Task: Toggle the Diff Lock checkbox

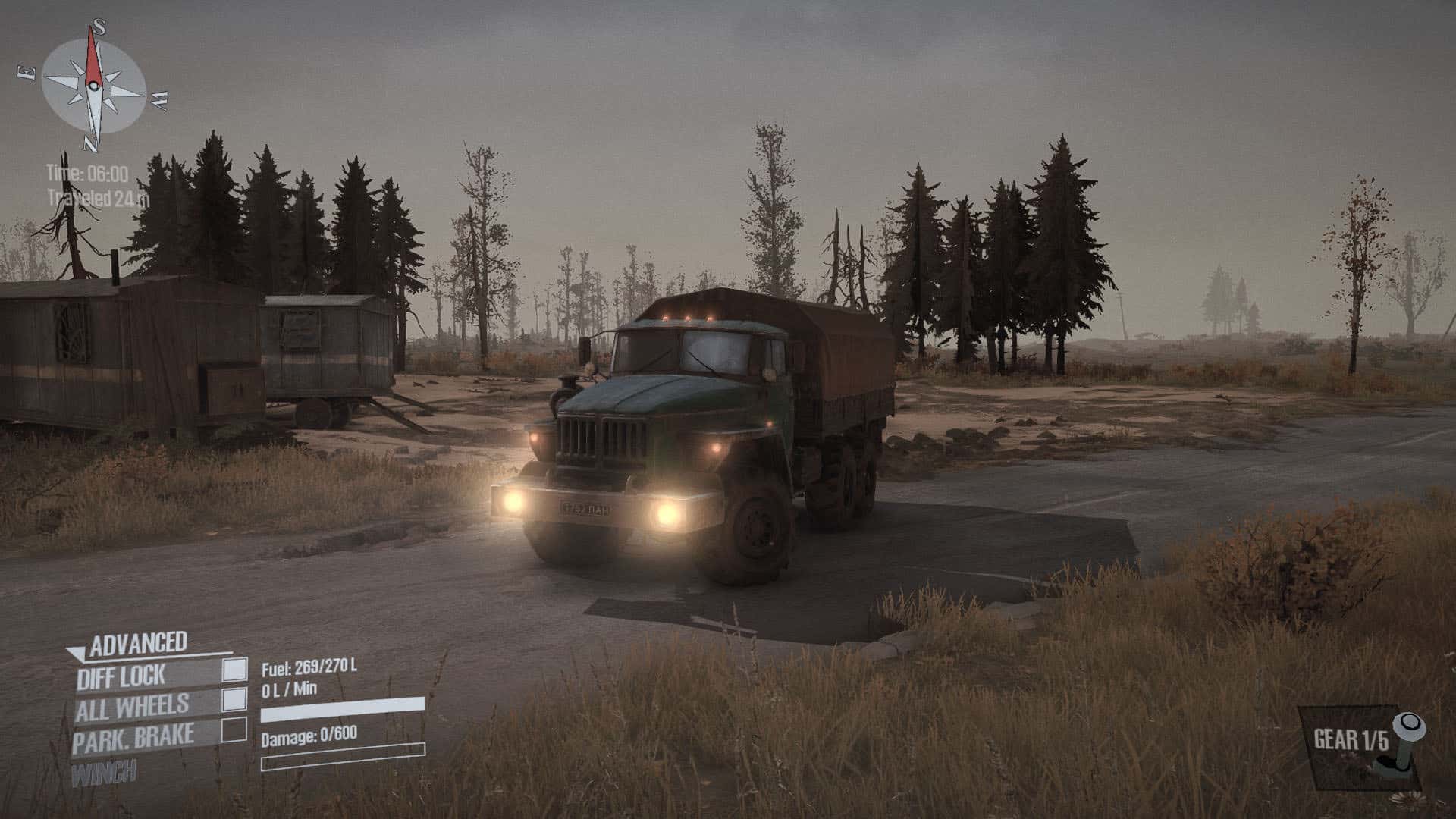Action: [235, 669]
